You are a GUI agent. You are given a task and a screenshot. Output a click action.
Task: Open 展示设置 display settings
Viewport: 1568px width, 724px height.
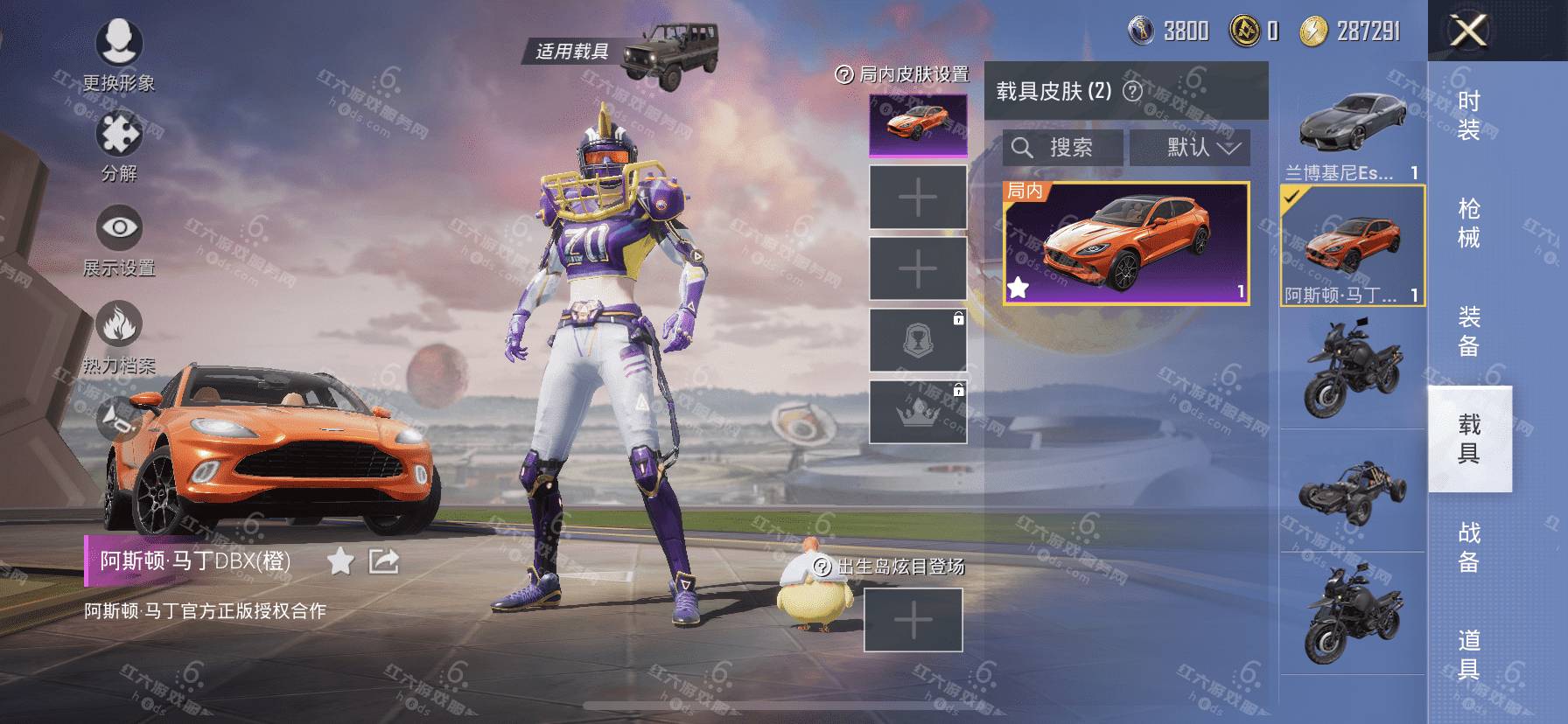pos(119,240)
